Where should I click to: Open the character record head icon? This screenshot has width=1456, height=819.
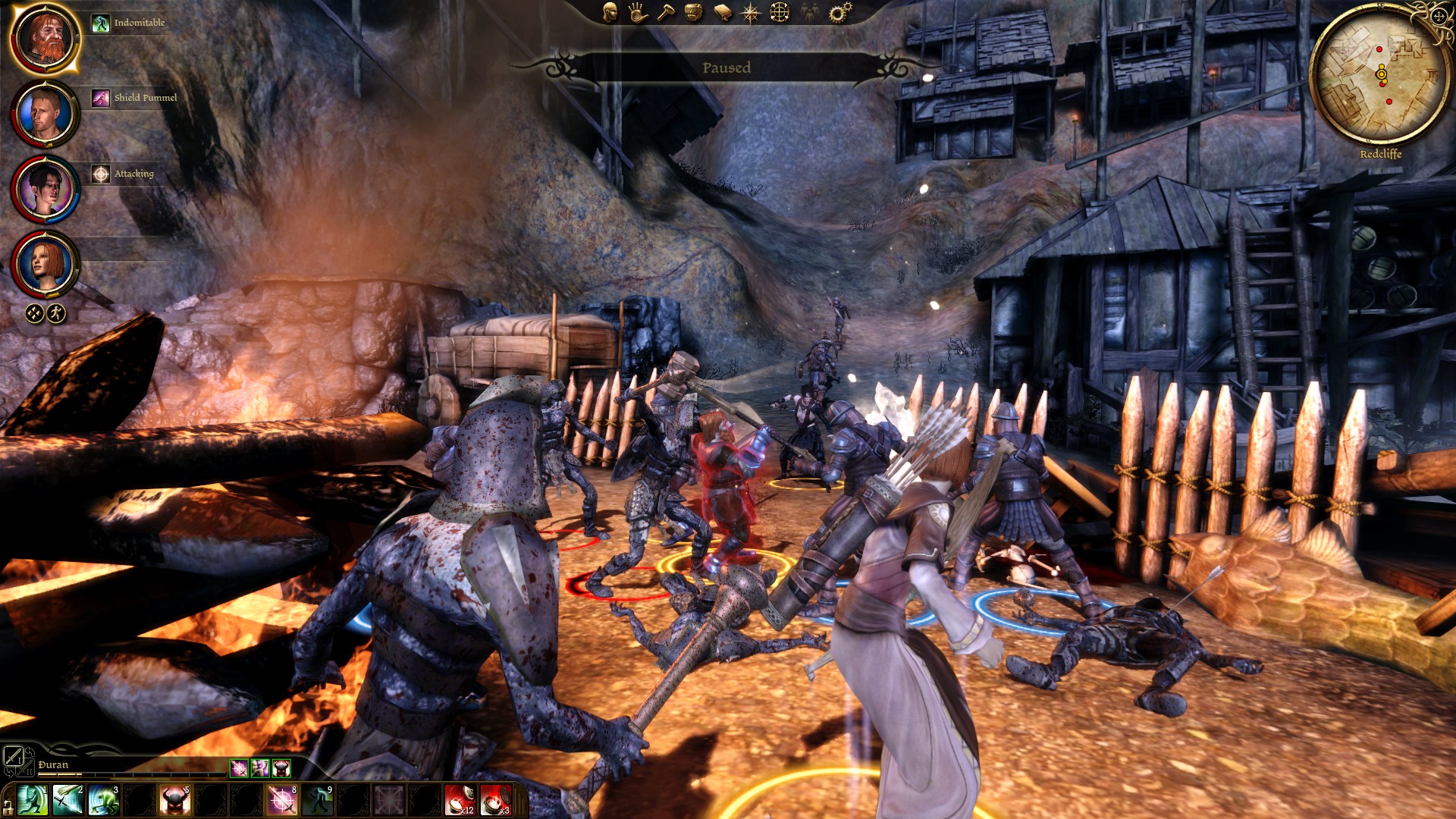[x=610, y=12]
